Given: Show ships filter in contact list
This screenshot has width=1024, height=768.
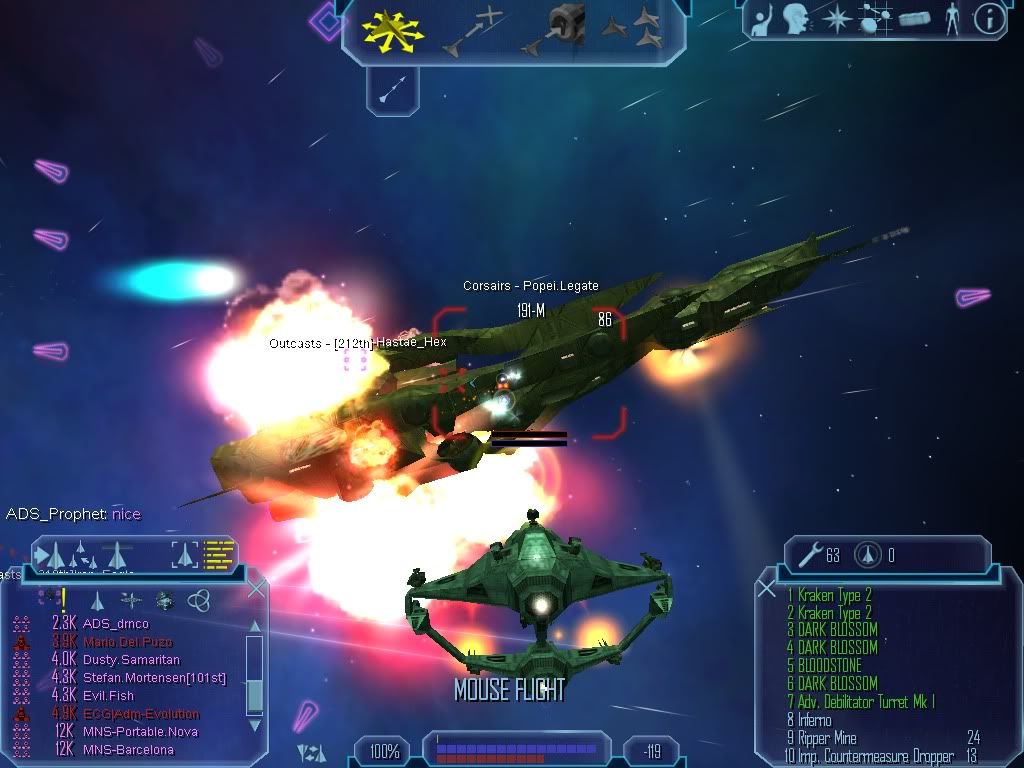Looking at the screenshot, I should click(x=98, y=600).
